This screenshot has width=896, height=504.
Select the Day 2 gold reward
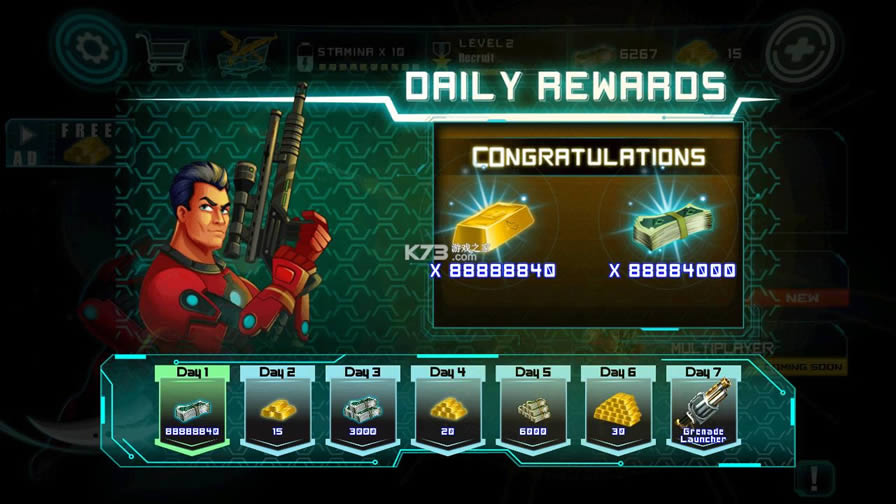pyautogui.click(x=277, y=409)
